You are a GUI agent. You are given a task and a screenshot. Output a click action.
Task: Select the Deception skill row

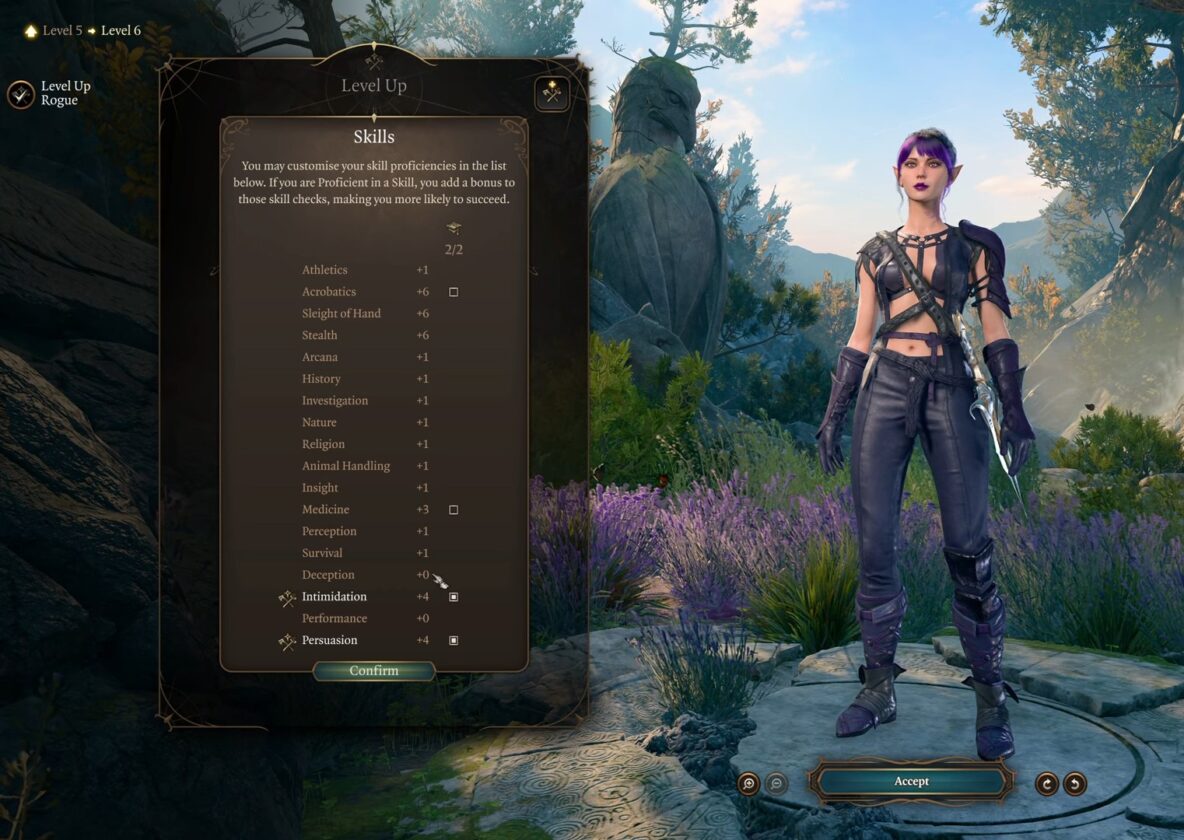328,575
